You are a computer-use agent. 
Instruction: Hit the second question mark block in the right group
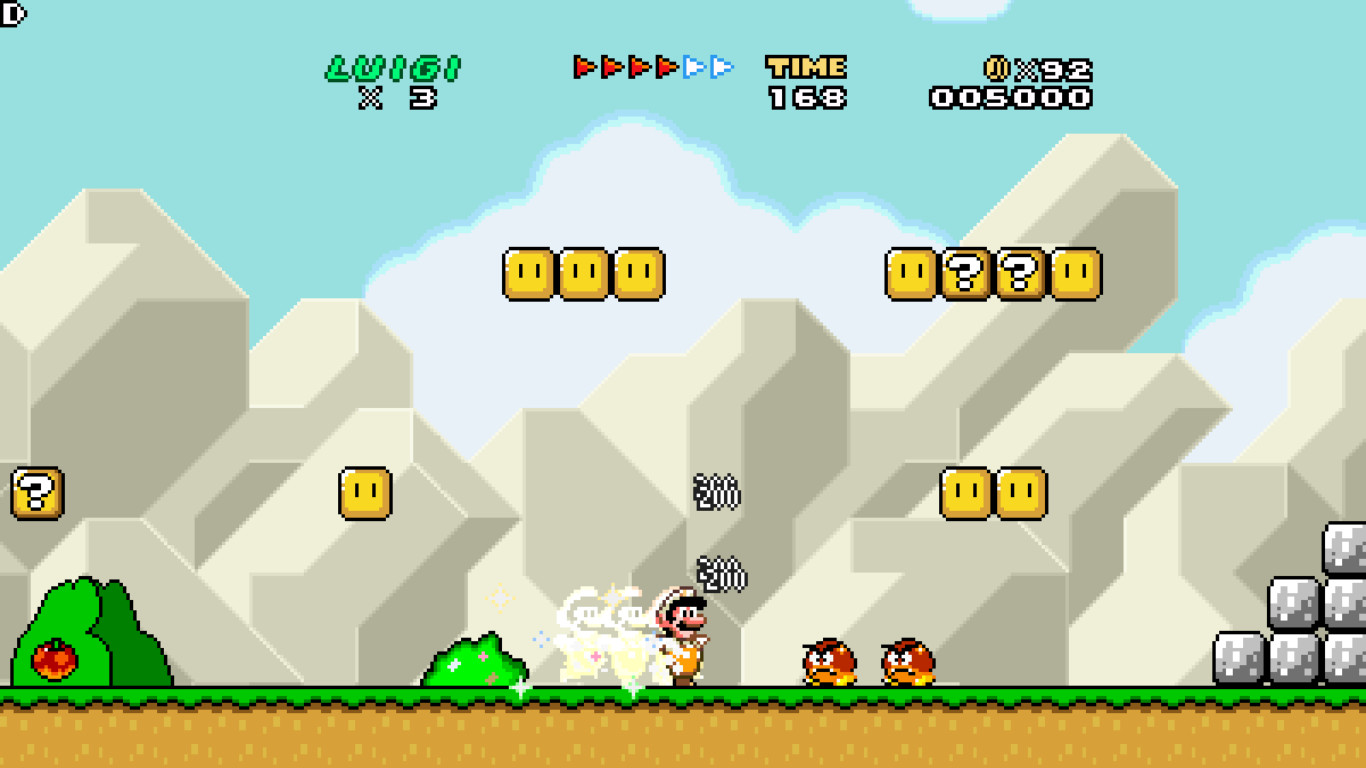click(1018, 275)
